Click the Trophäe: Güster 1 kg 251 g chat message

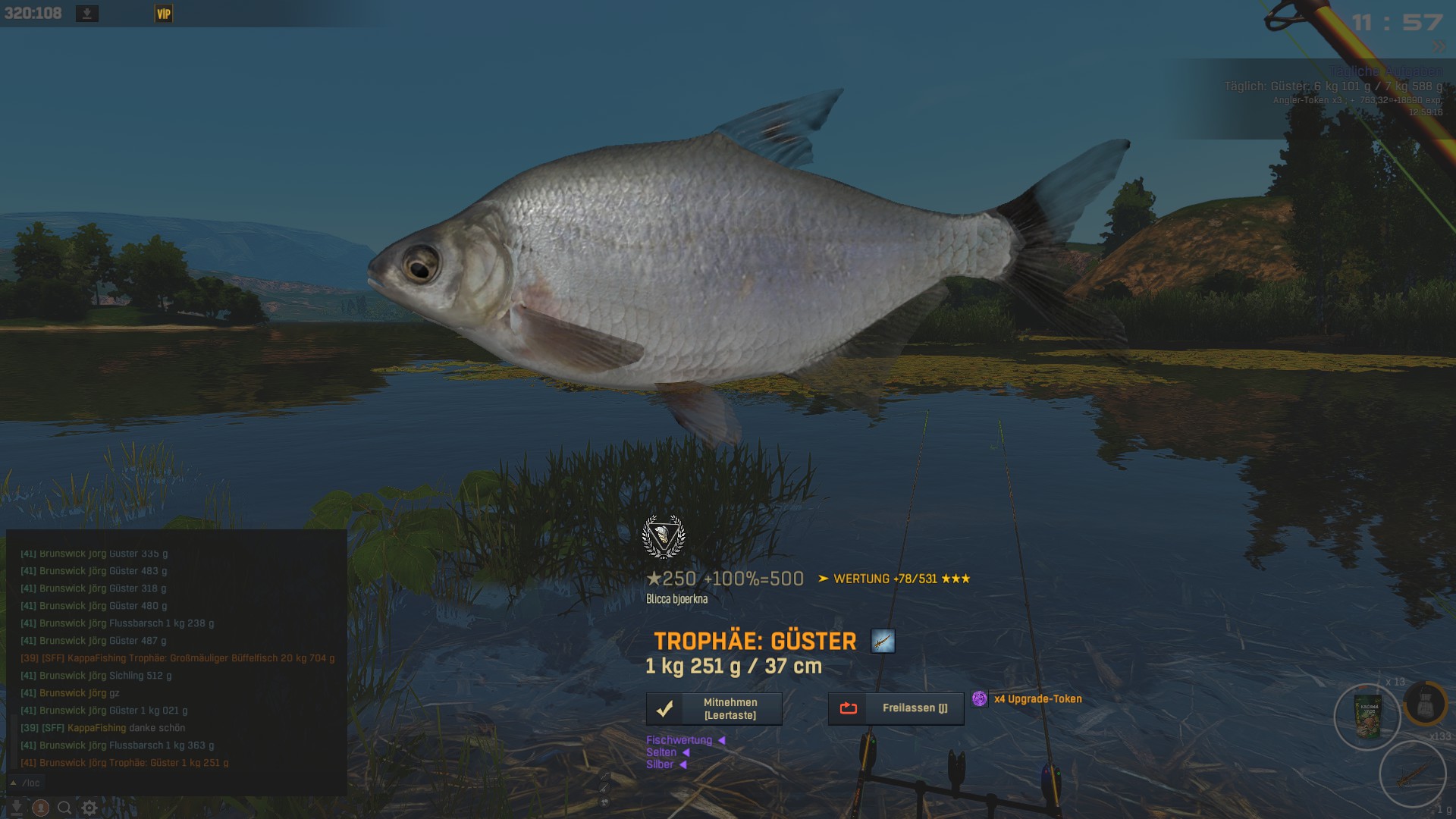pos(125,763)
